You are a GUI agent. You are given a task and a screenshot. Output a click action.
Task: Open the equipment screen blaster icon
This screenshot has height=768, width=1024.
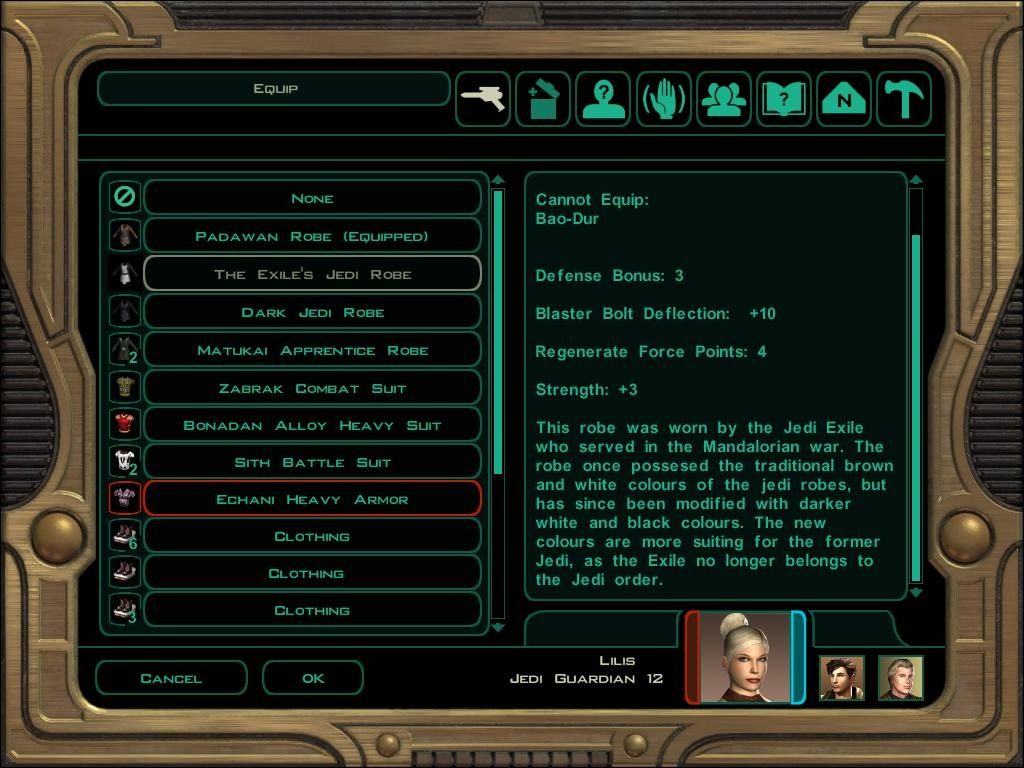(483, 99)
